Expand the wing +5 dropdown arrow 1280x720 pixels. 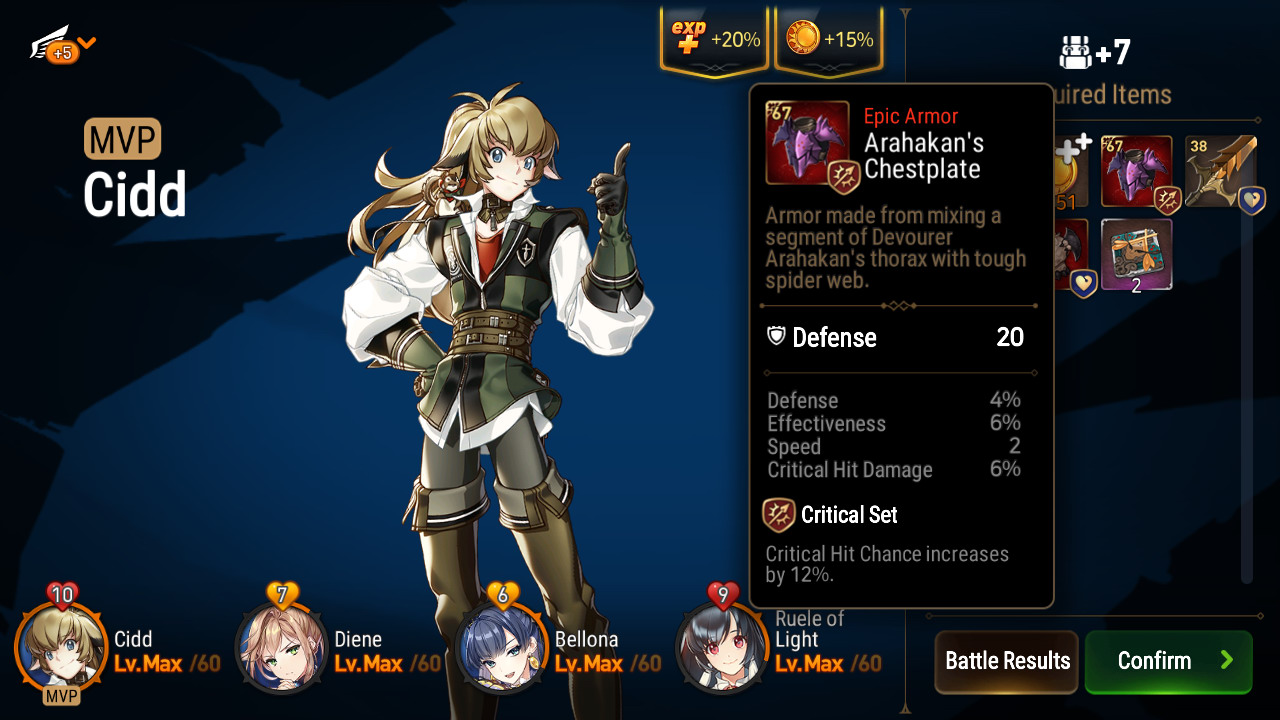pyautogui.click(x=87, y=43)
